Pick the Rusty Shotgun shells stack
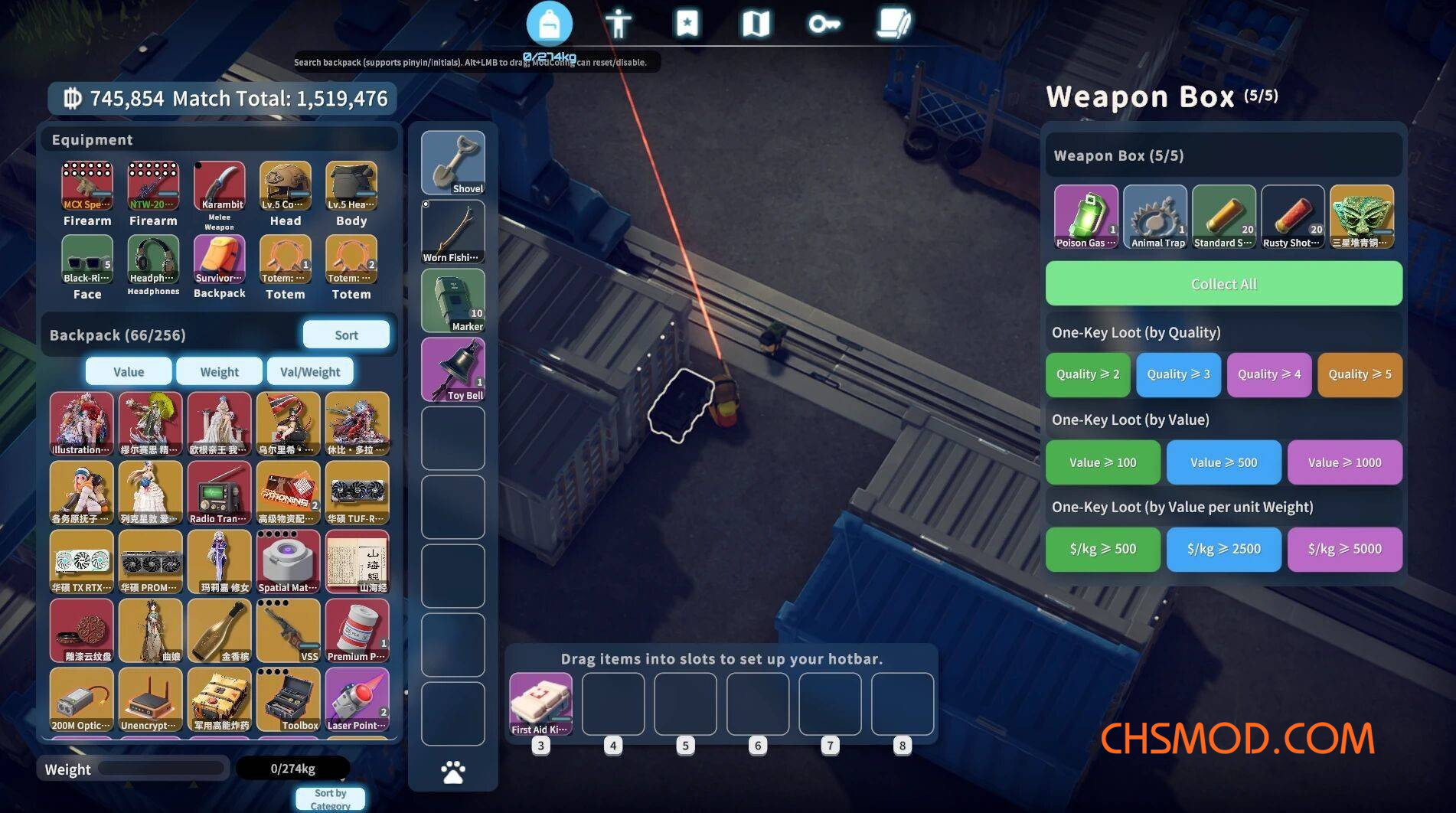This screenshot has width=1456, height=813. point(1293,217)
